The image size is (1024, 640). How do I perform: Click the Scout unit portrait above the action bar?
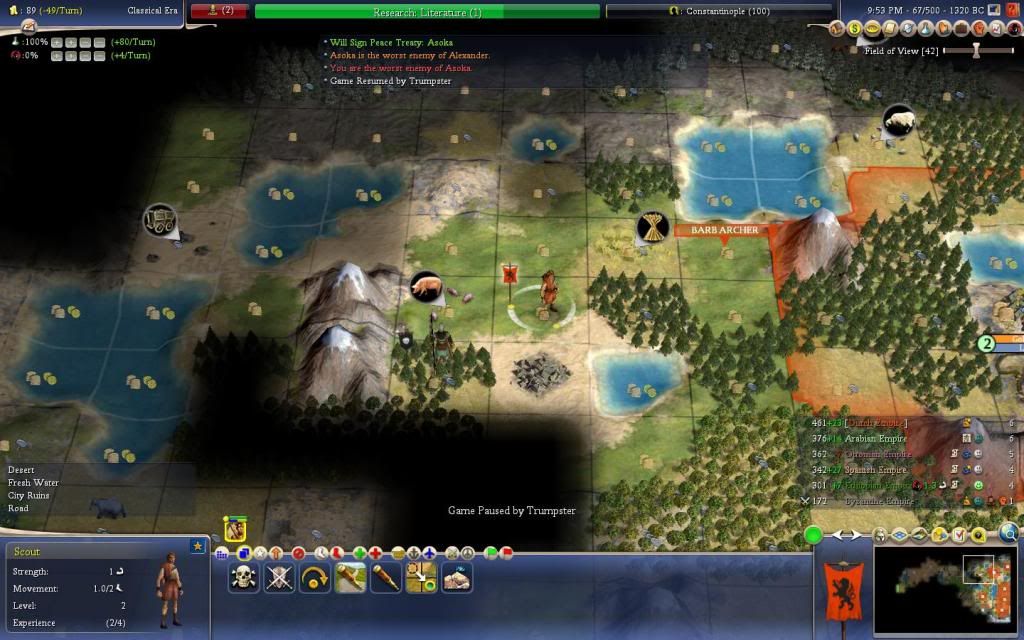(x=235, y=529)
